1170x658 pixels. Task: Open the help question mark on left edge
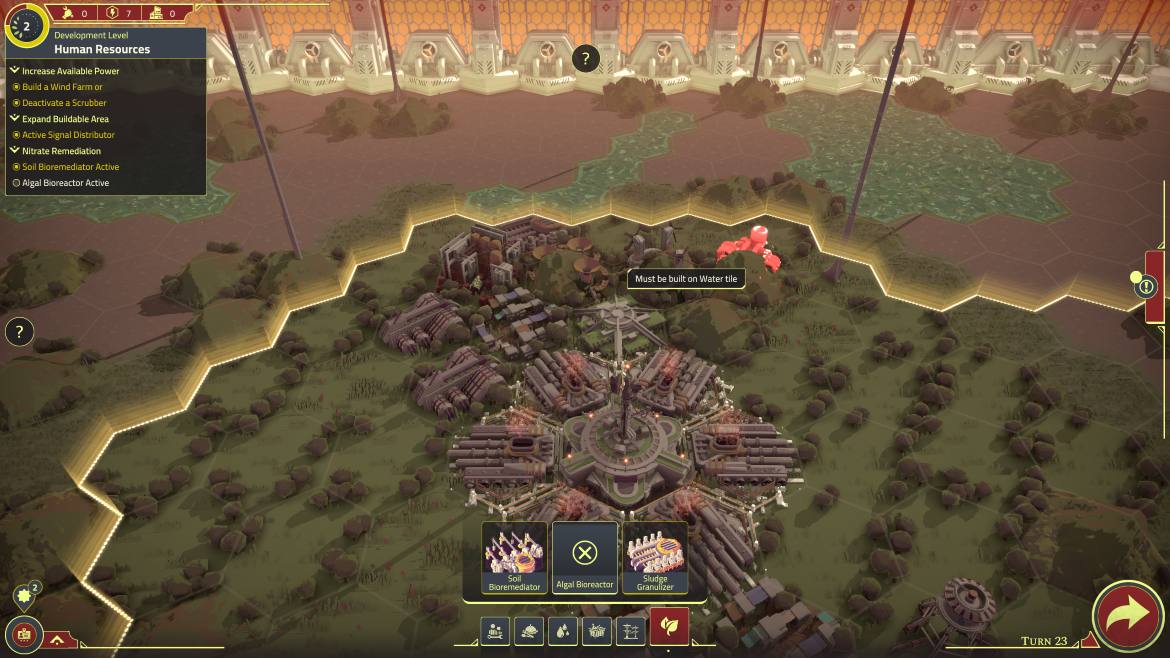click(x=19, y=332)
